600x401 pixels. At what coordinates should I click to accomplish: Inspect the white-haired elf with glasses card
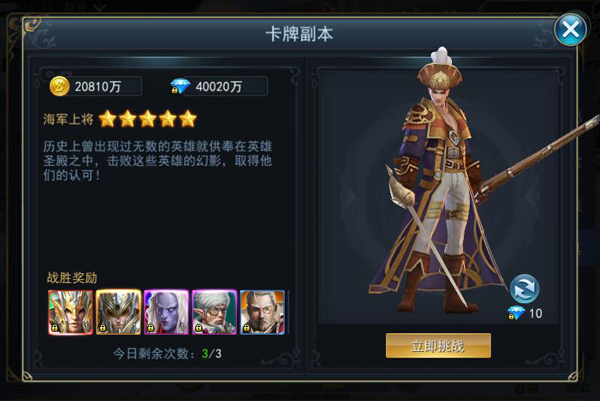point(214,312)
